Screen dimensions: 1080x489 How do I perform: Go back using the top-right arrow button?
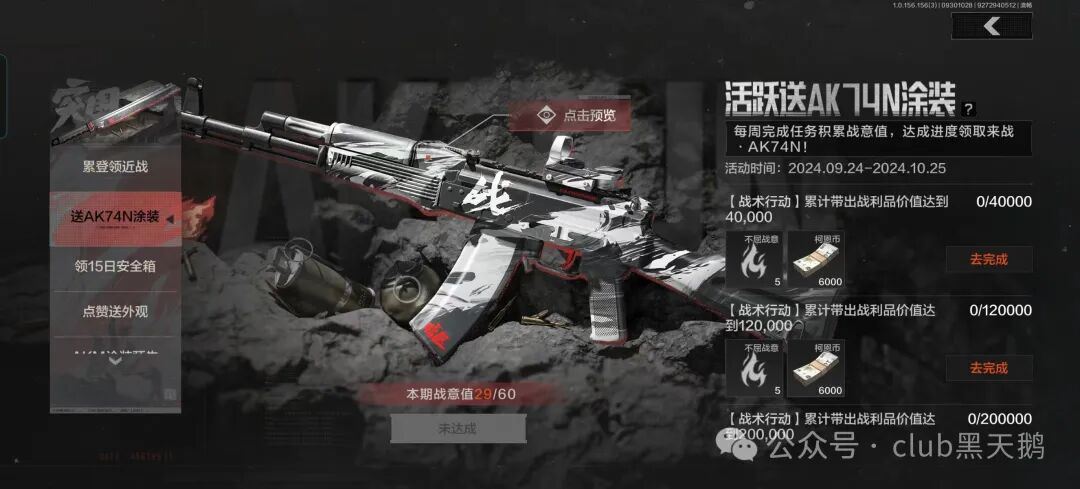coord(991,27)
